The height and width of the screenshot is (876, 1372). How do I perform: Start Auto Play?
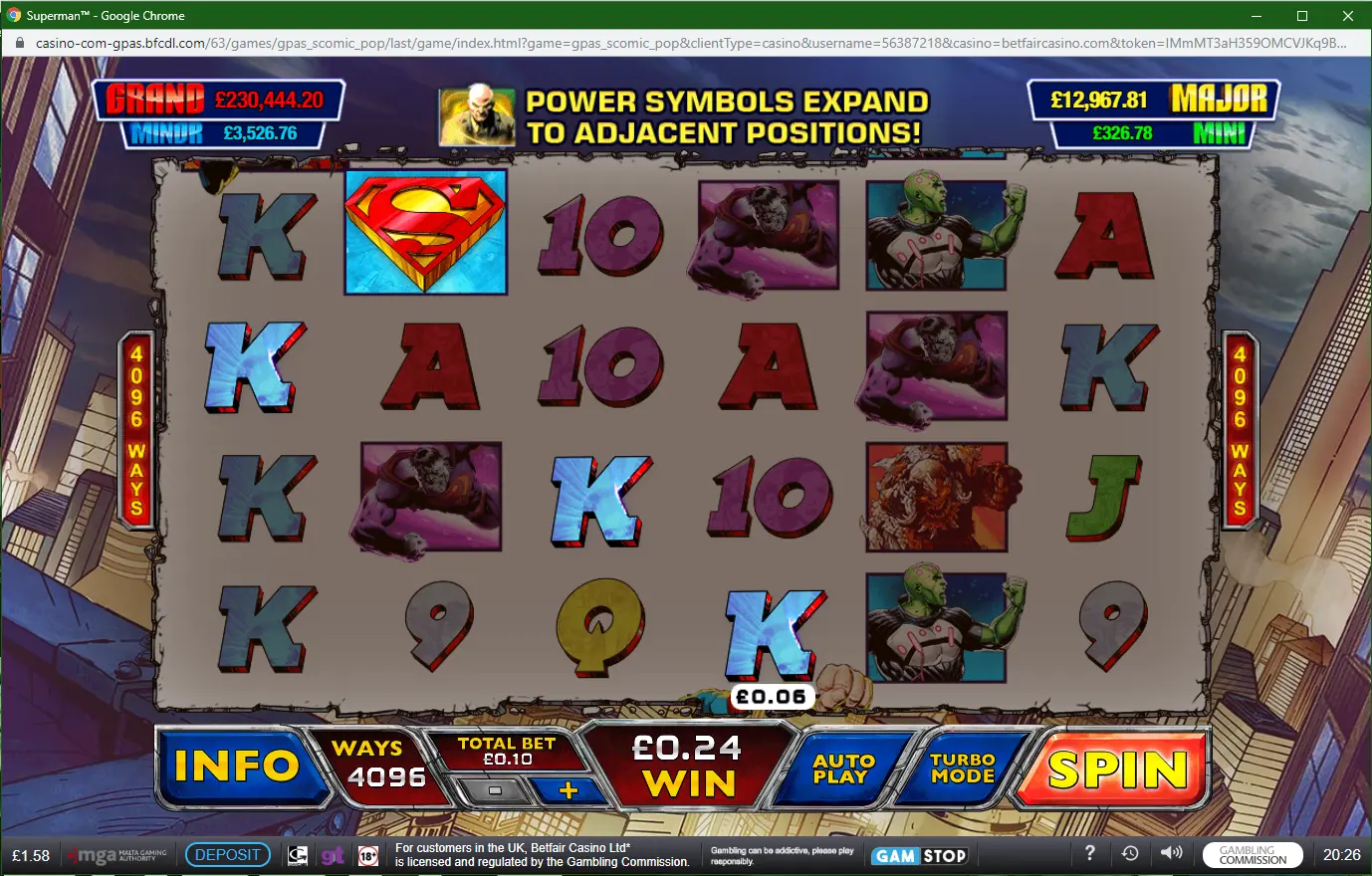point(843,768)
